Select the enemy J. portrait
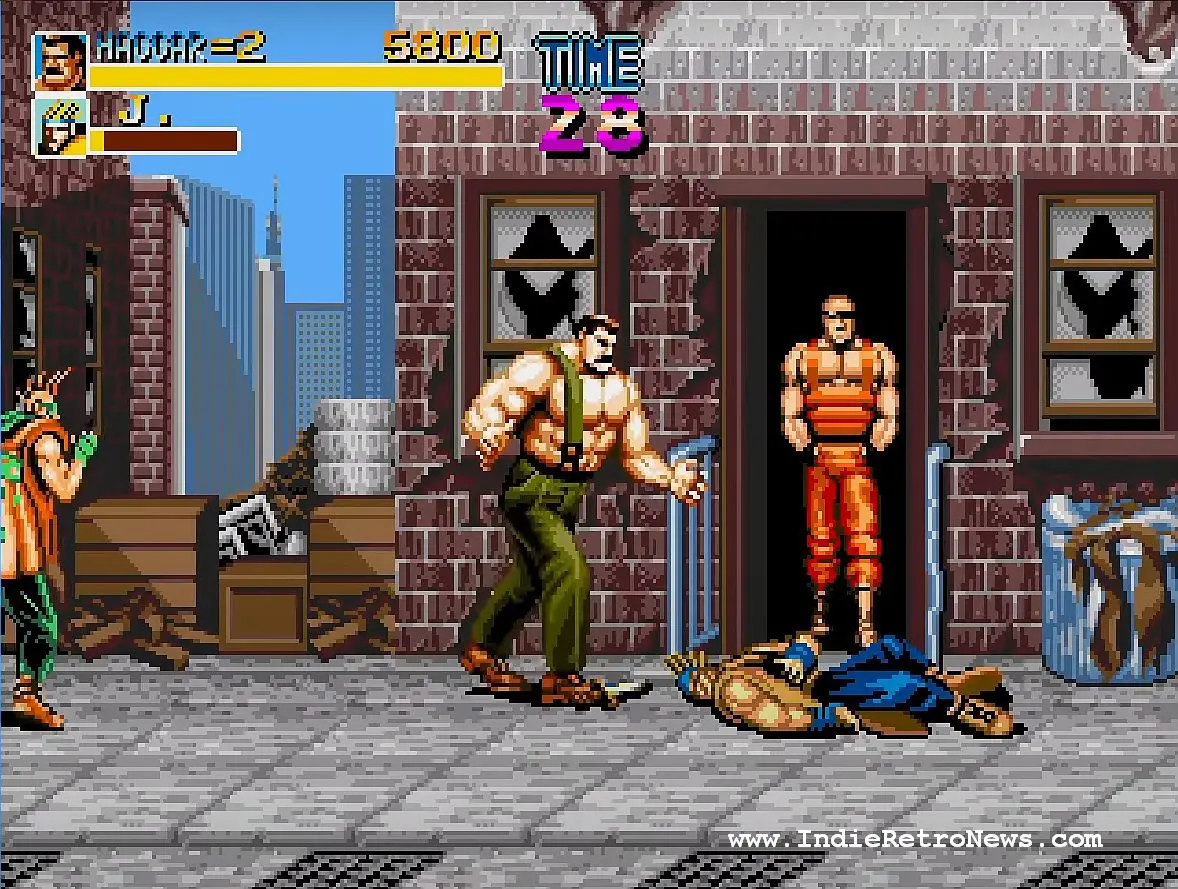This screenshot has width=1178, height=889. [x=61, y=126]
